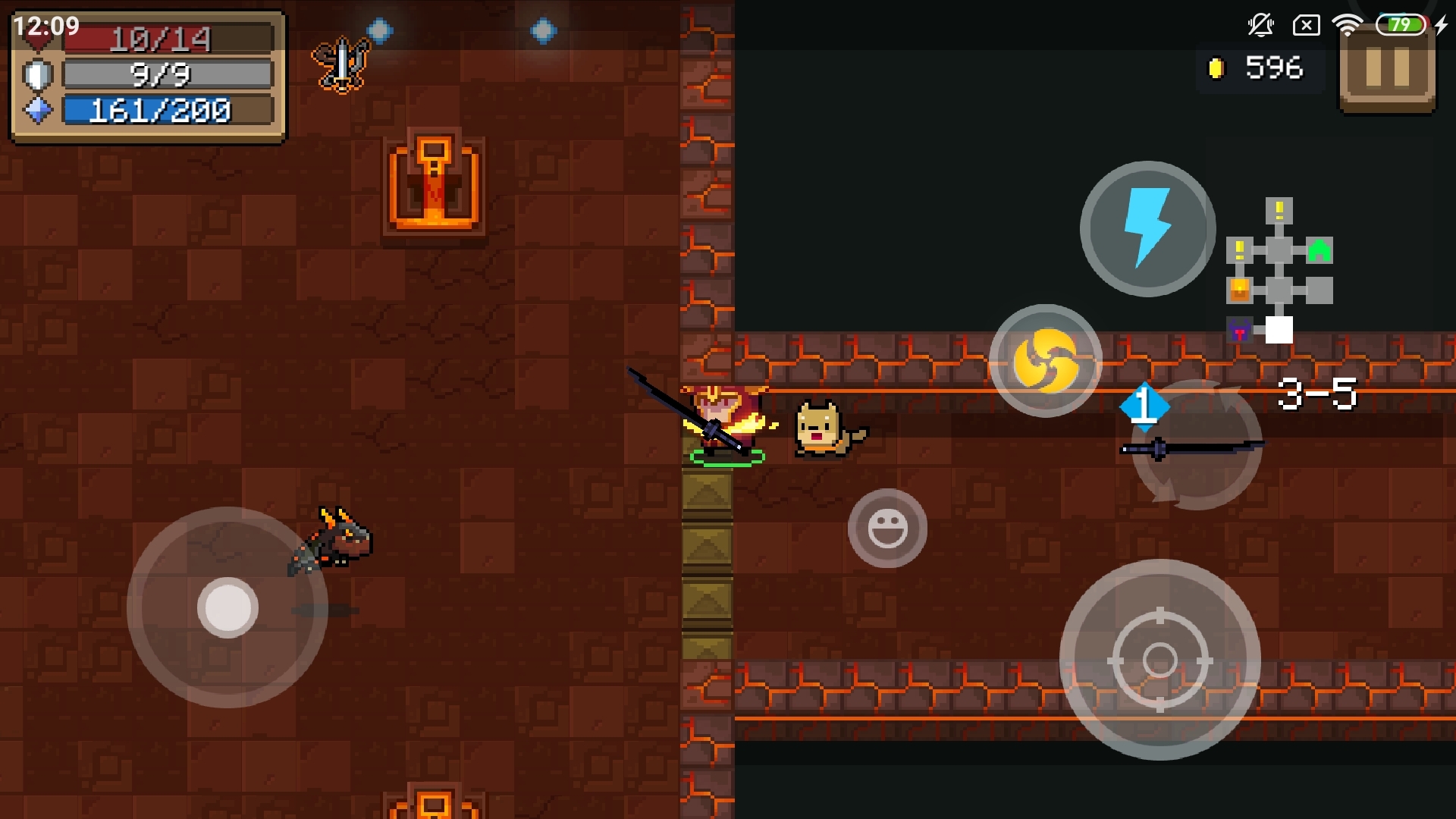Tap the crosshair attack button
1456x819 pixels.
pos(1159,660)
